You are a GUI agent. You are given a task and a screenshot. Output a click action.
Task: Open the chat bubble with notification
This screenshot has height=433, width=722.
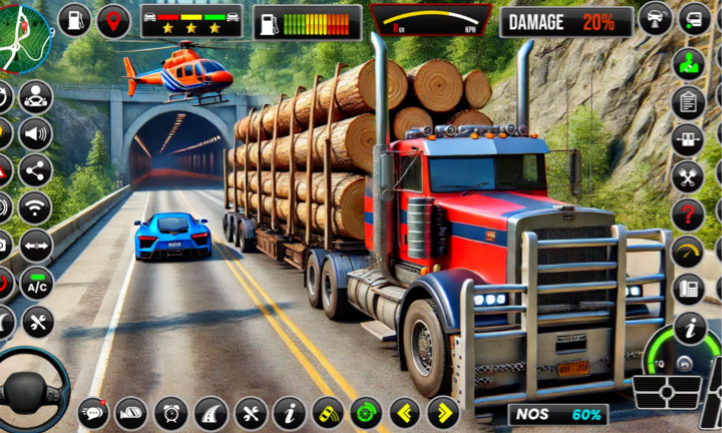94,412
